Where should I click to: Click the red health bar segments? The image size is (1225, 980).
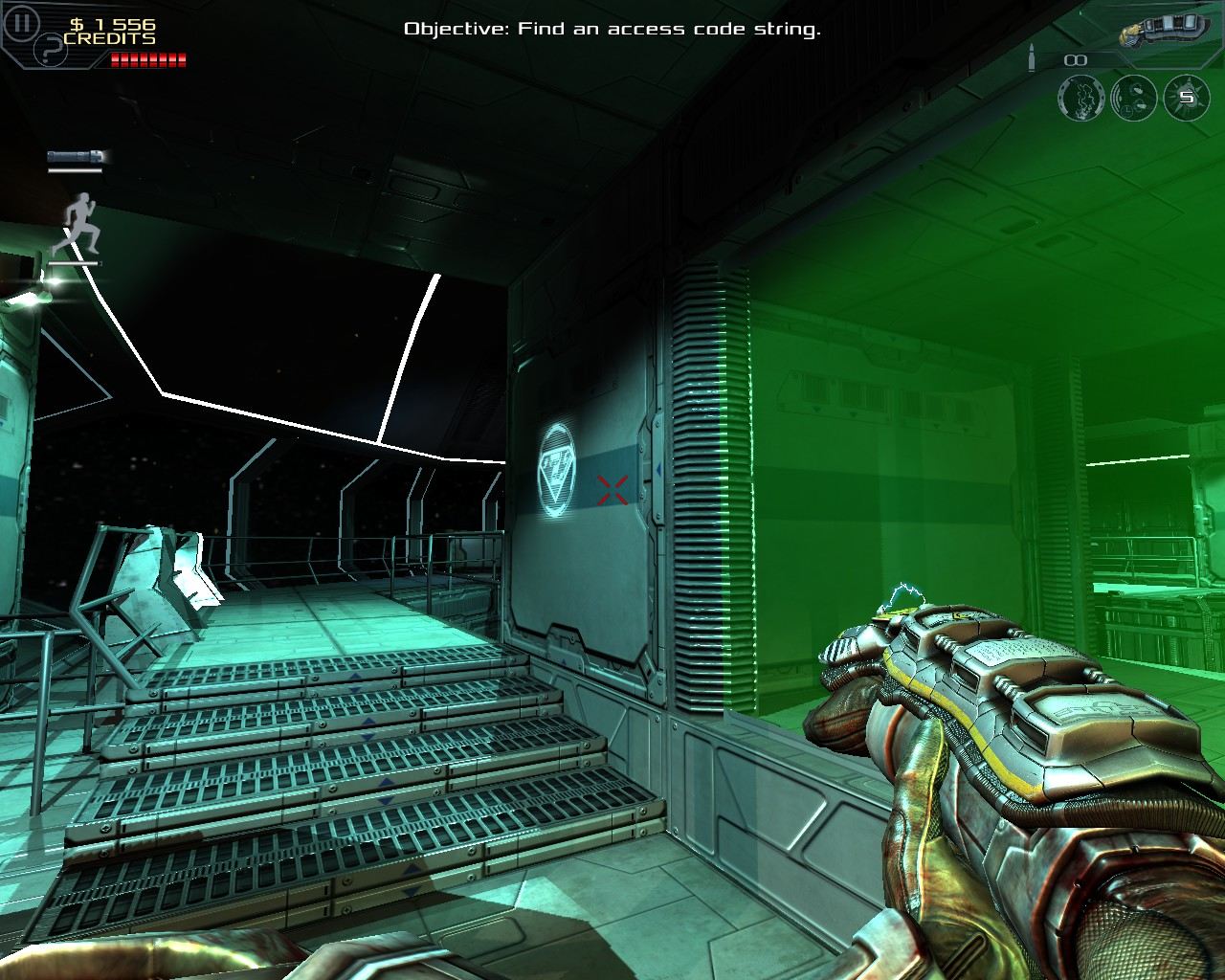click(146, 59)
